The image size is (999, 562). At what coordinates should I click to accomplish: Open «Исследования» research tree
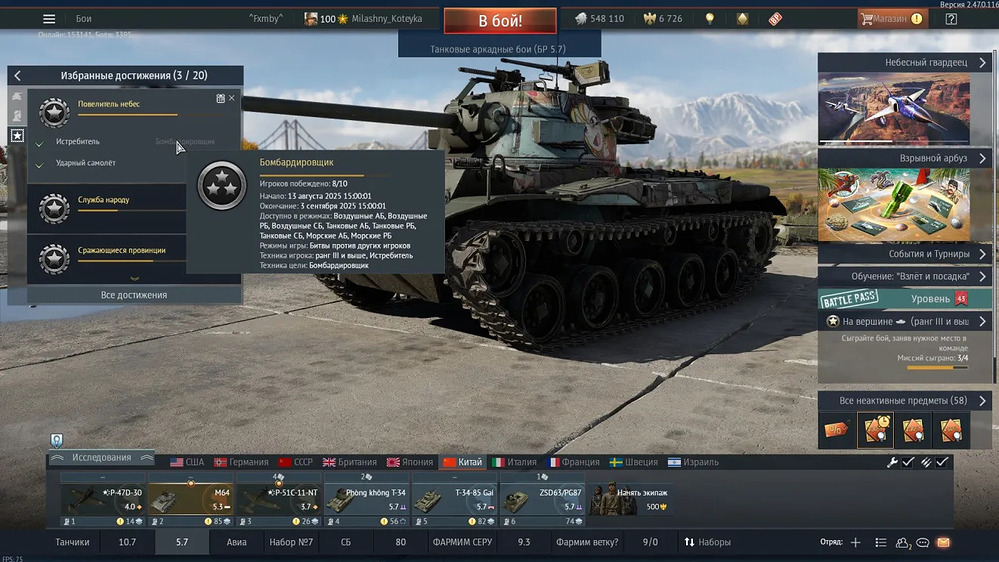[101, 458]
